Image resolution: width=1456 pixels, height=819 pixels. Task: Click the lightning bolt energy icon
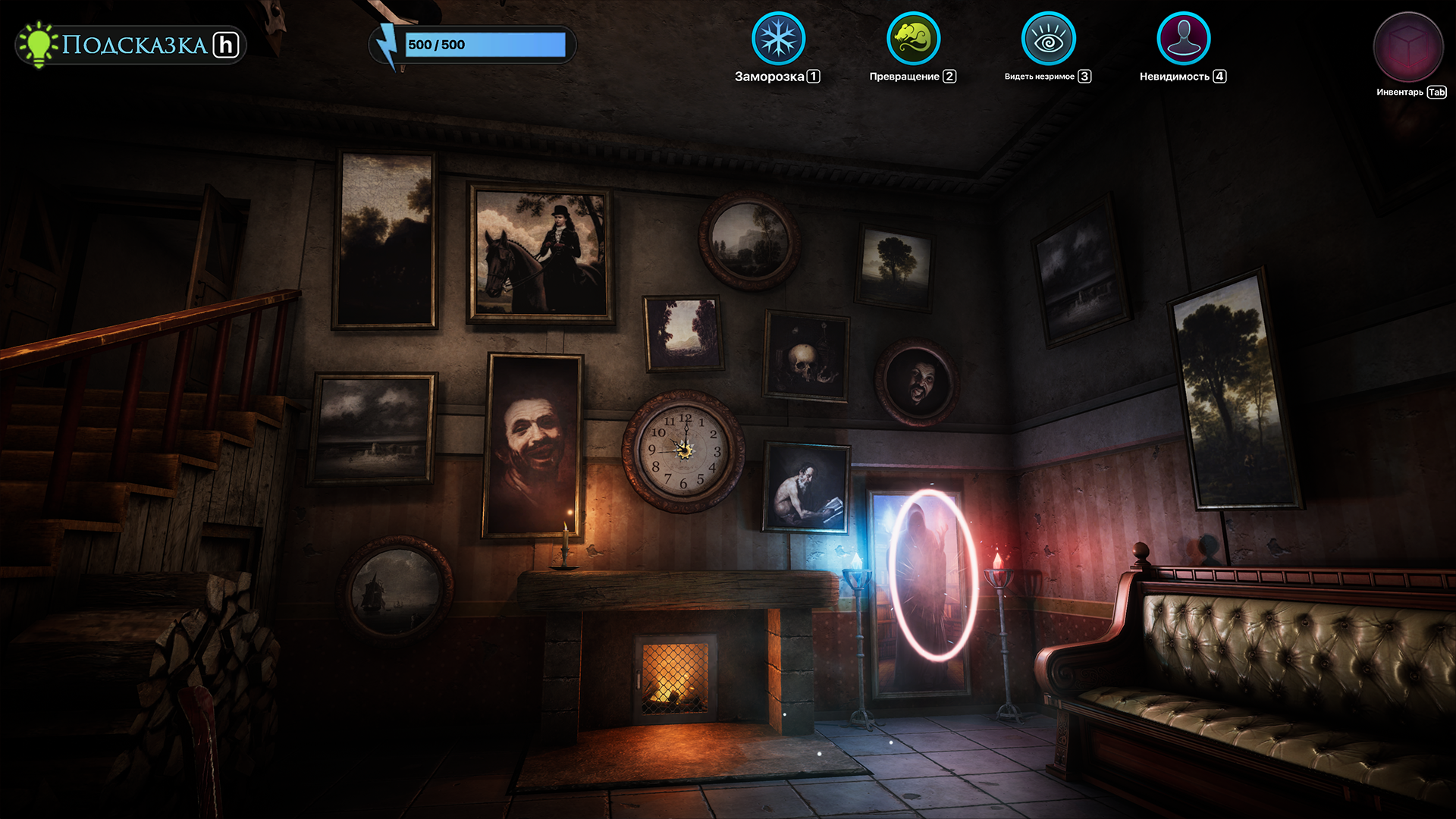coord(388,44)
